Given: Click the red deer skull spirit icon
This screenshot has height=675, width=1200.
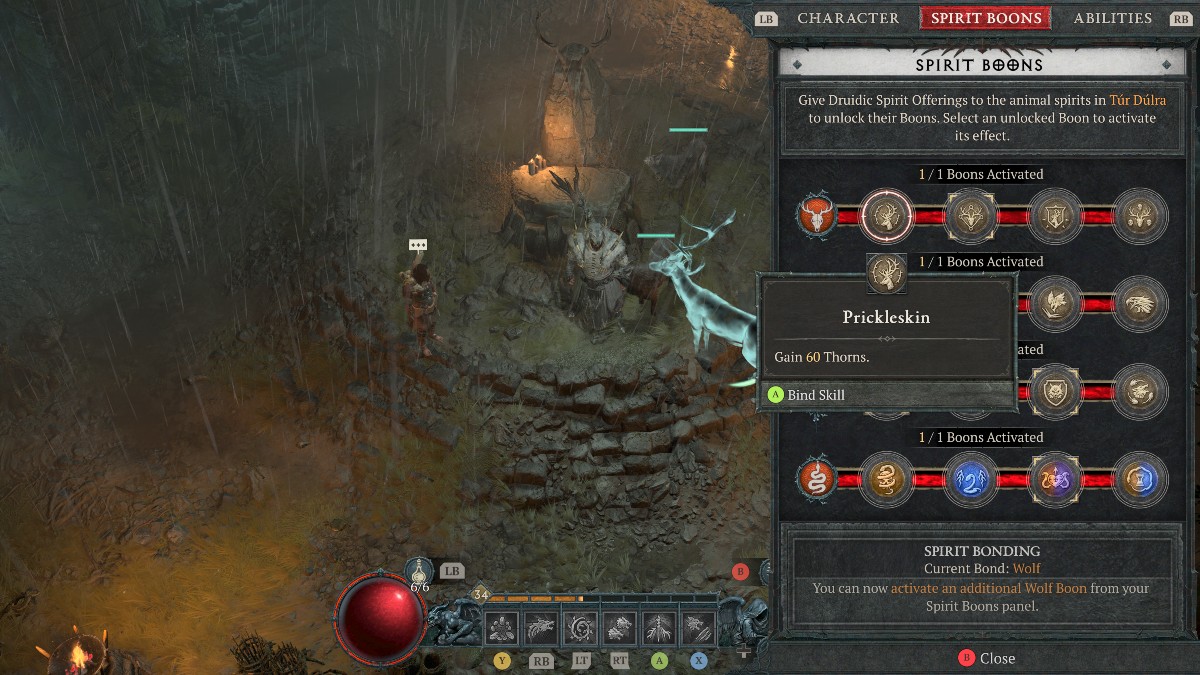Looking at the screenshot, I should pos(818,215).
